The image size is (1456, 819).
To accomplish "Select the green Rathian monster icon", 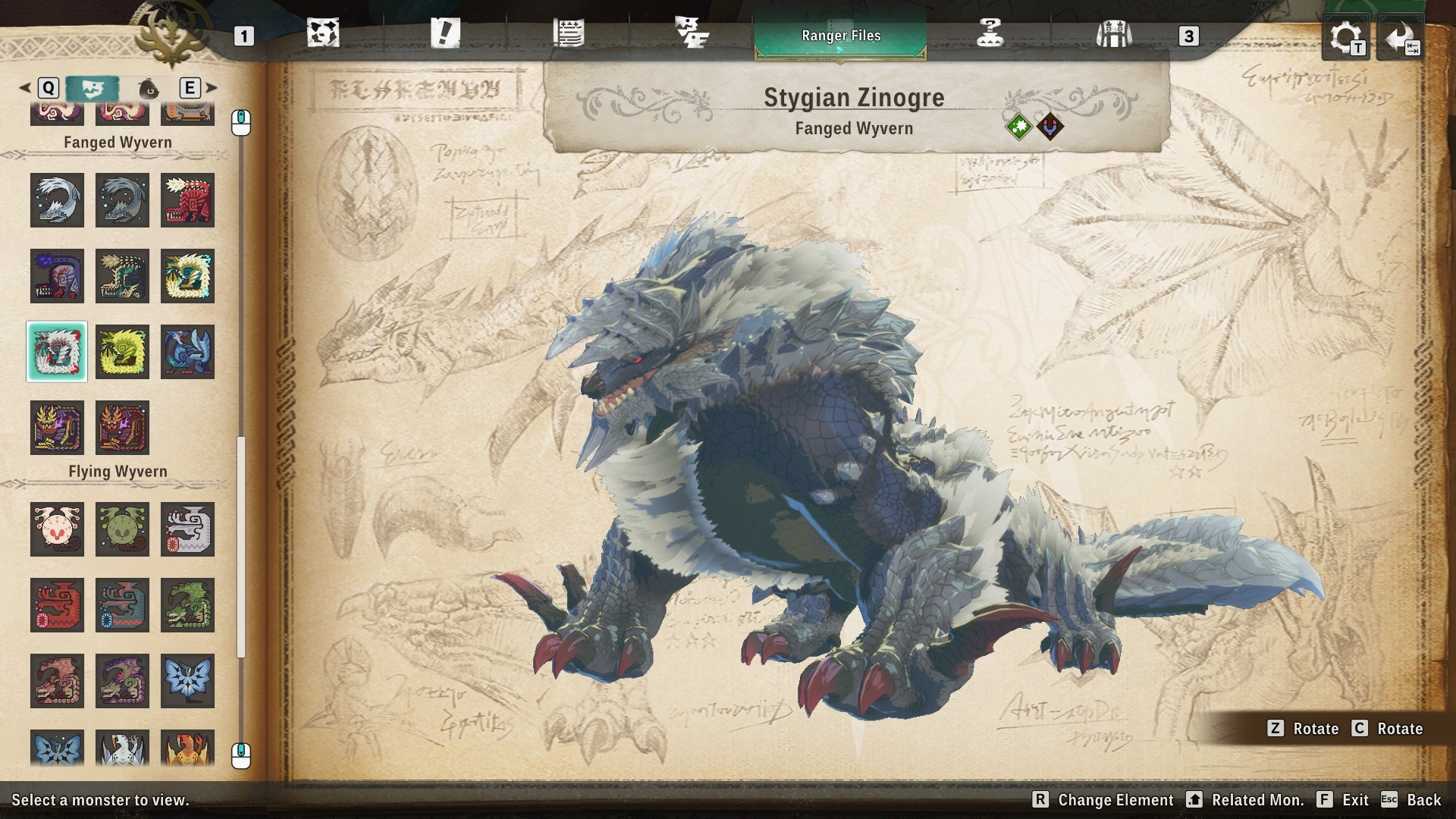I will [187, 605].
